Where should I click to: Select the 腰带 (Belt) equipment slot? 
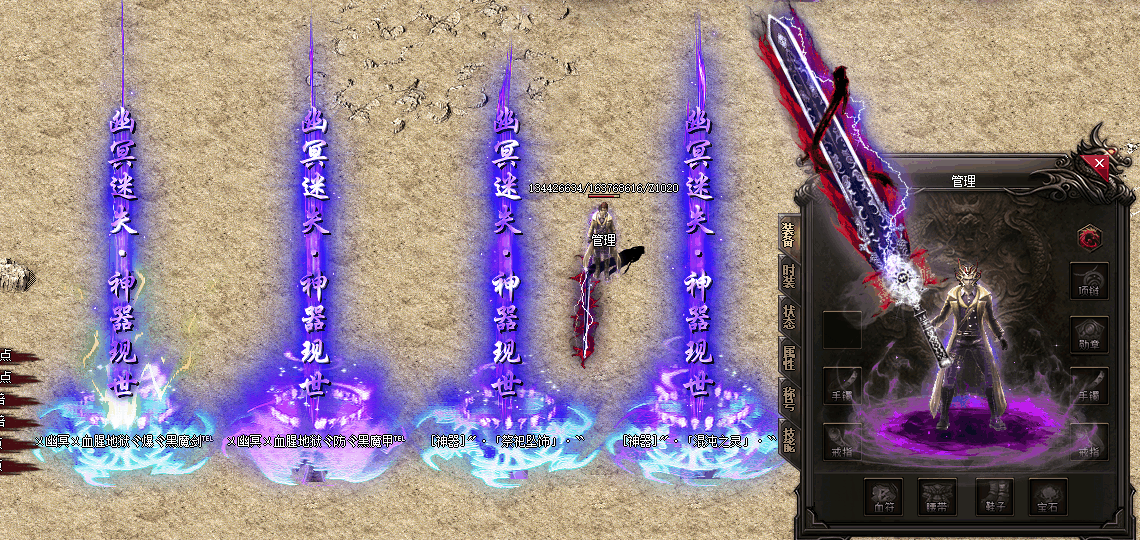938,496
